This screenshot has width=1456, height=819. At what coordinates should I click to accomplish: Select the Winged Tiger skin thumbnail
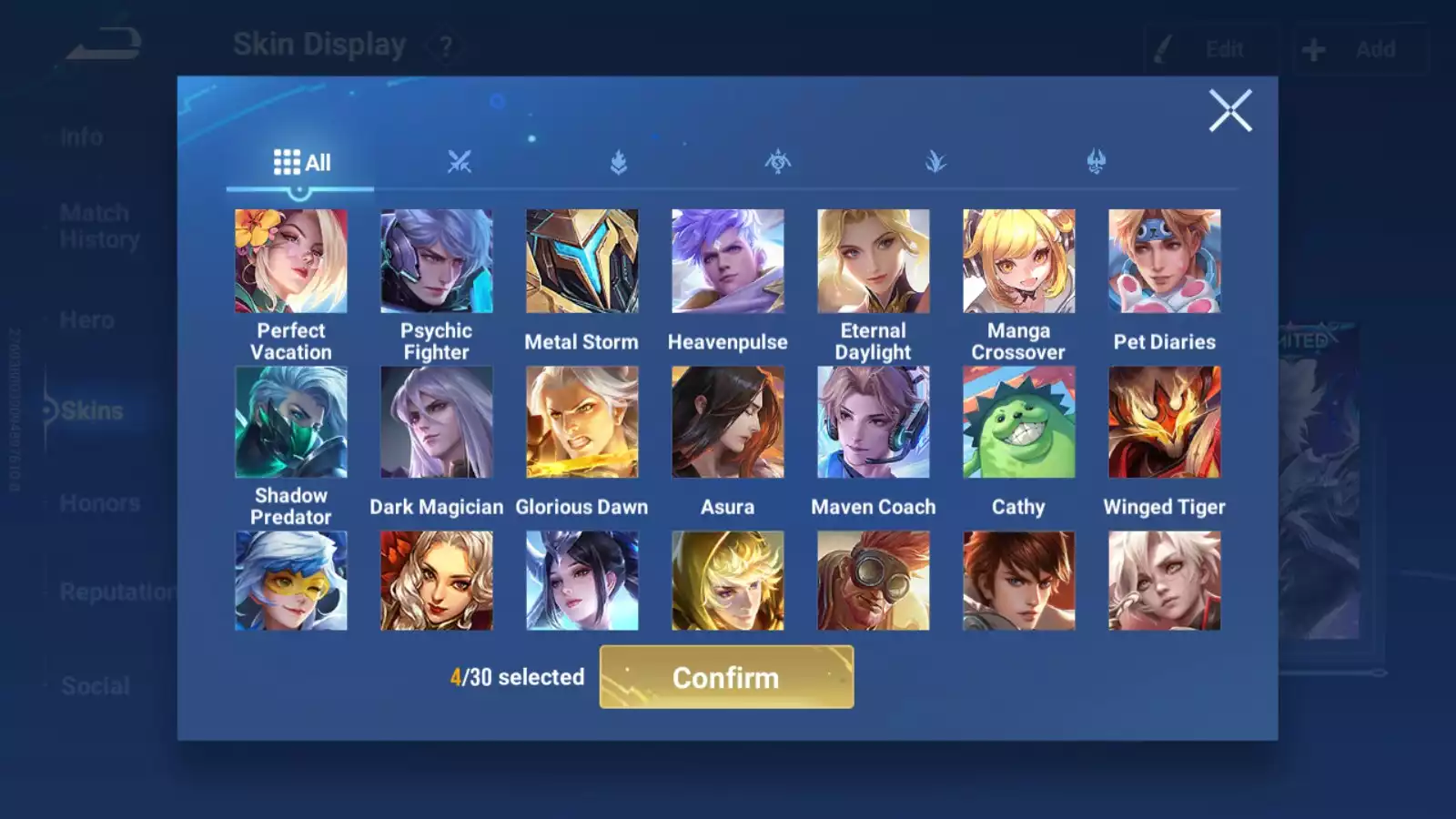tap(1164, 420)
